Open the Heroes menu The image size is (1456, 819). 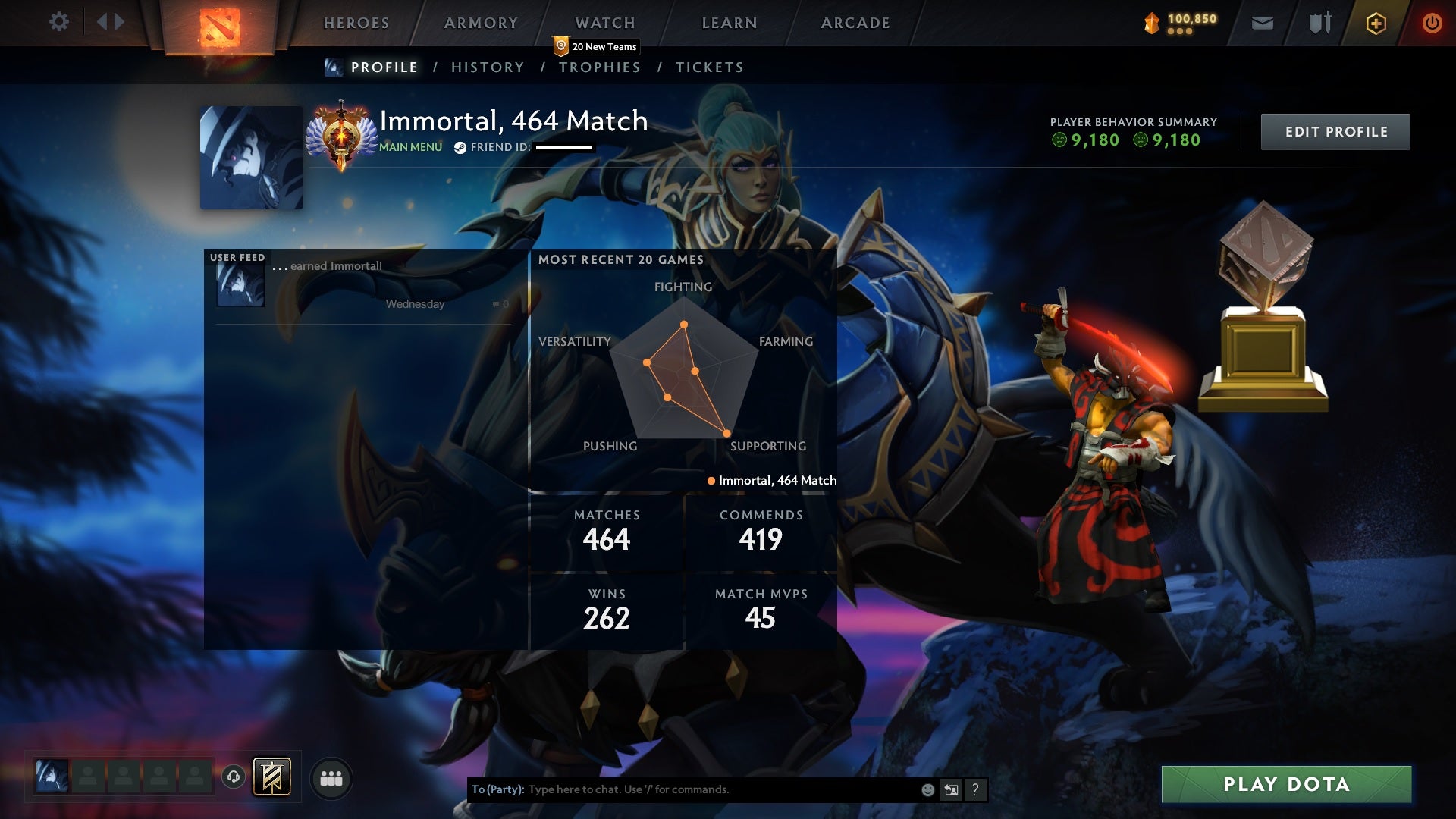tap(356, 23)
